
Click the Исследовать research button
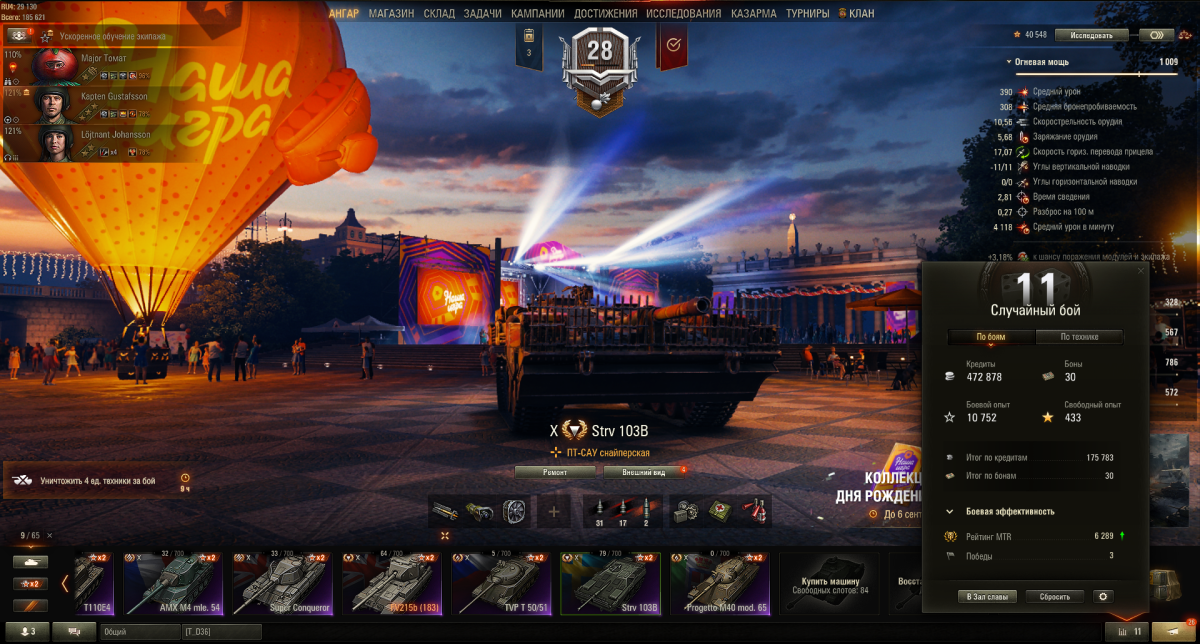(x=1091, y=35)
